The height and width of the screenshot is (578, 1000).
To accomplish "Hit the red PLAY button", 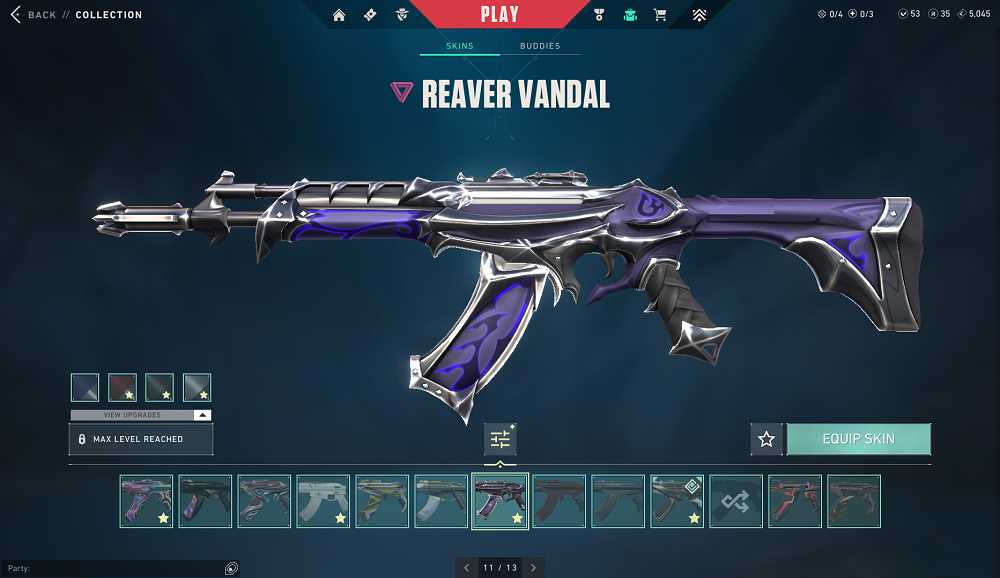I will pos(499,14).
